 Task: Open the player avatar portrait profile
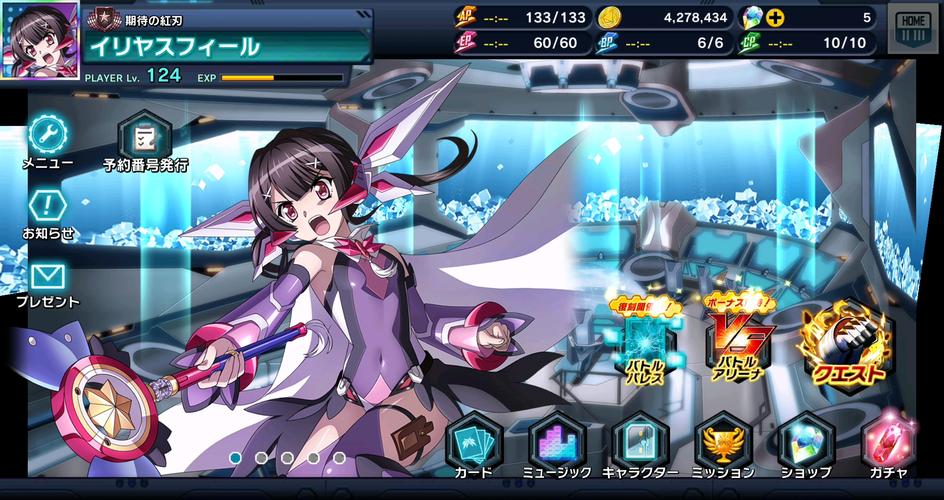[x=39, y=31]
